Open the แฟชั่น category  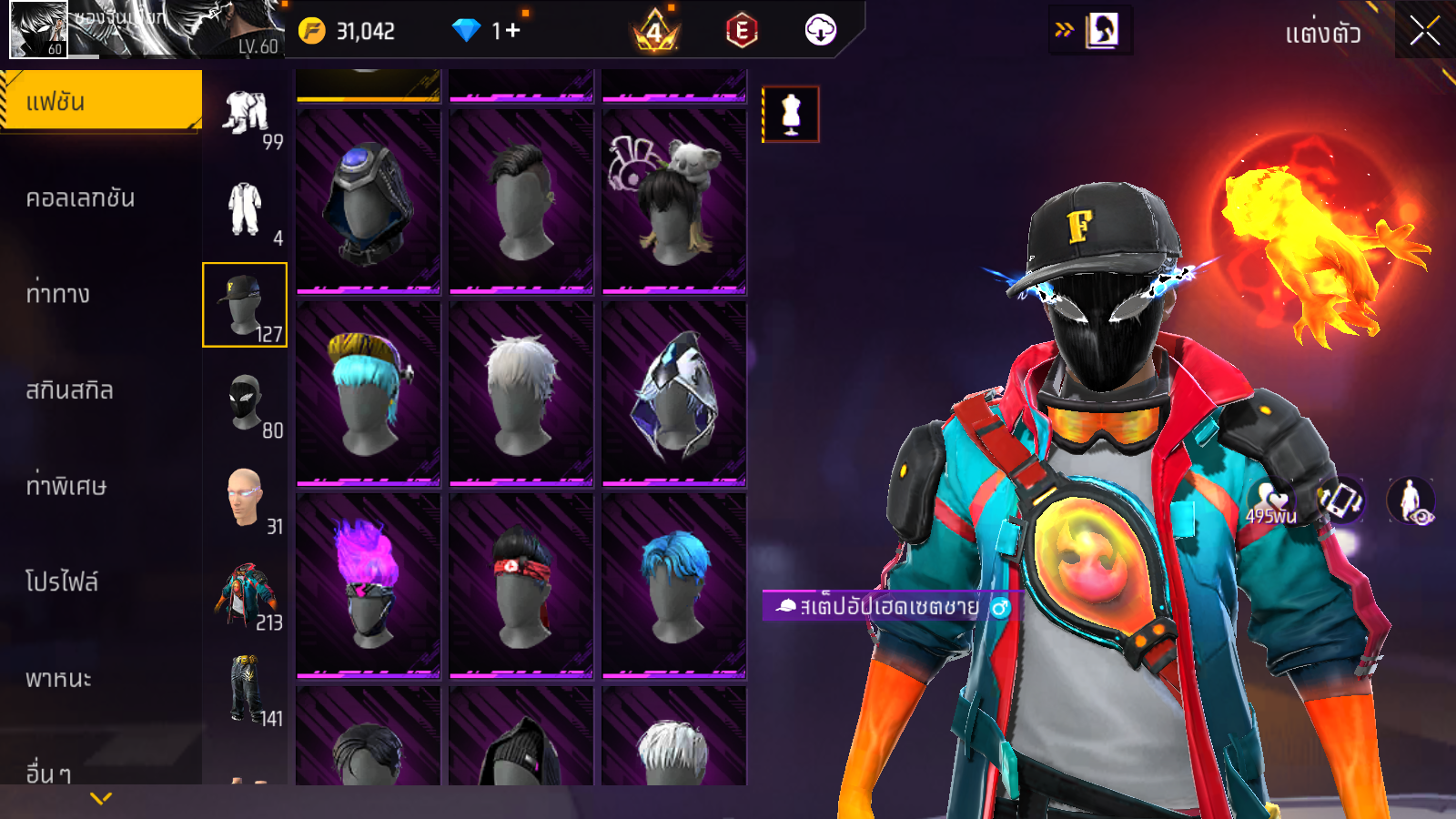(x=100, y=102)
